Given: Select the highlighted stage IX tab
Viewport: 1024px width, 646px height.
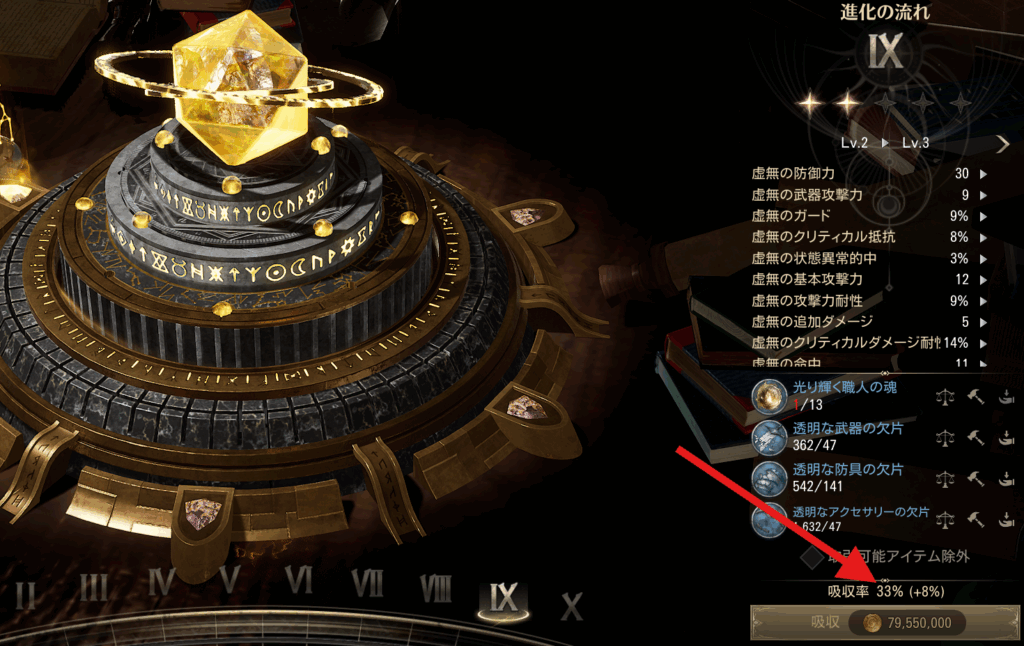Looking at the screenshot, I should pyautogui.click(x=504, y=597).
